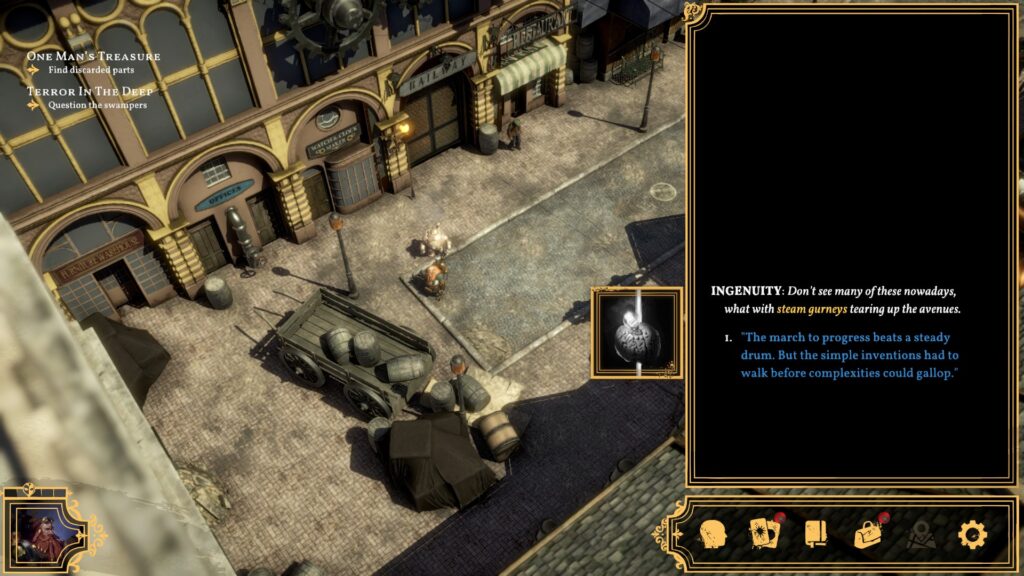The width and height of the screenshot is (1024, 576).
Task: Open the journal book icon
Action: point(816,534)
